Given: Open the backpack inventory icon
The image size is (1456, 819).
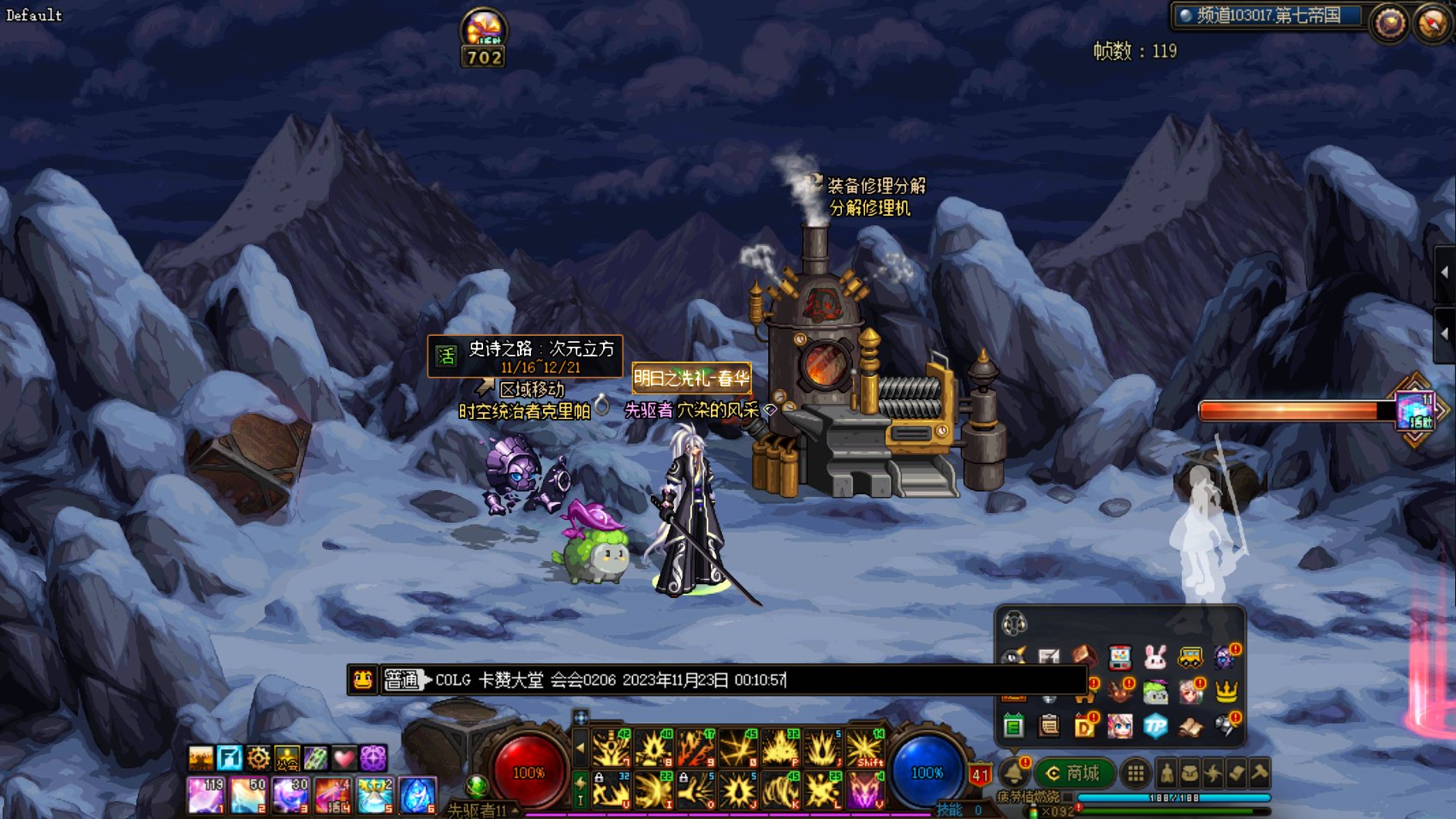Looking at the screenshot, I should 1190,774.
